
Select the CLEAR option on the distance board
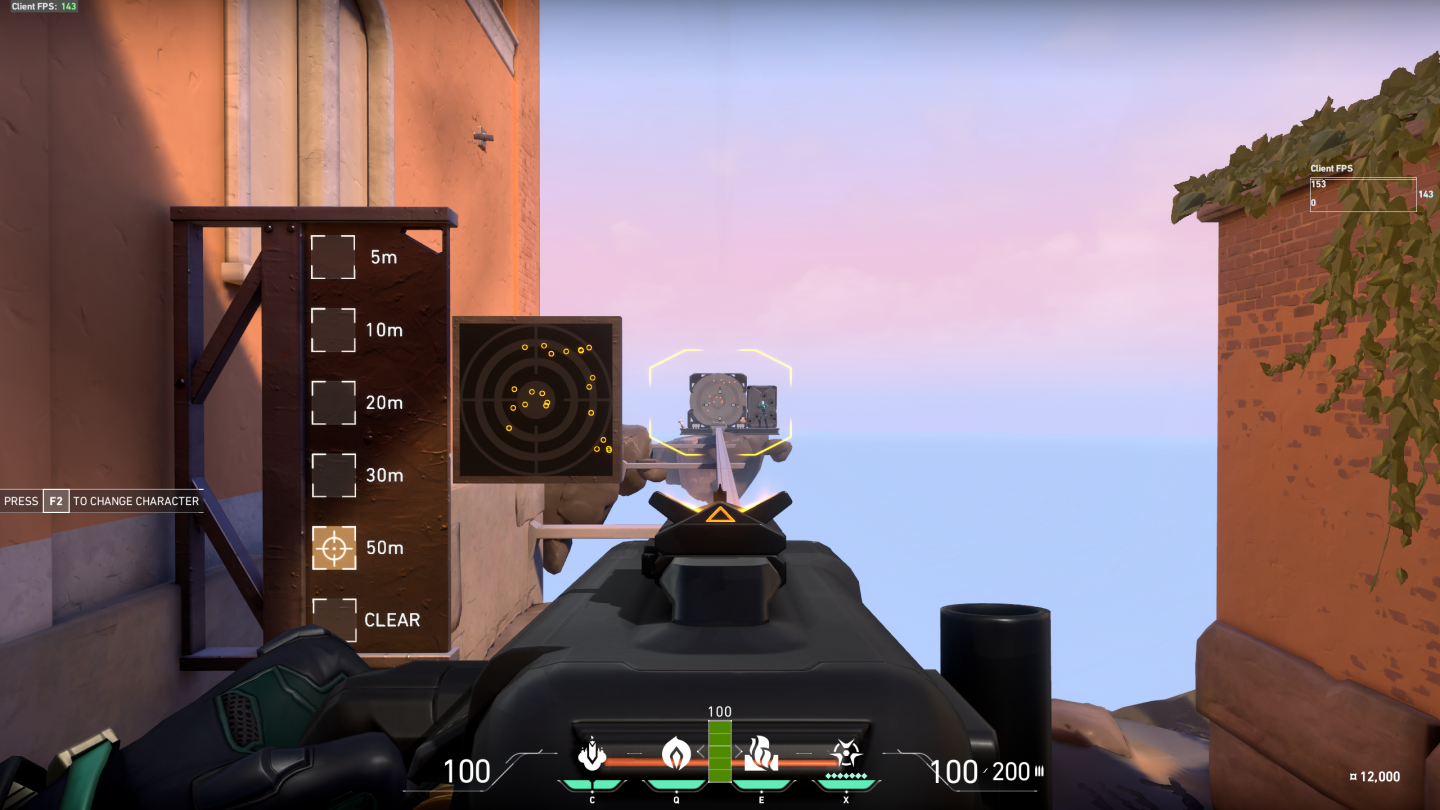334,620
